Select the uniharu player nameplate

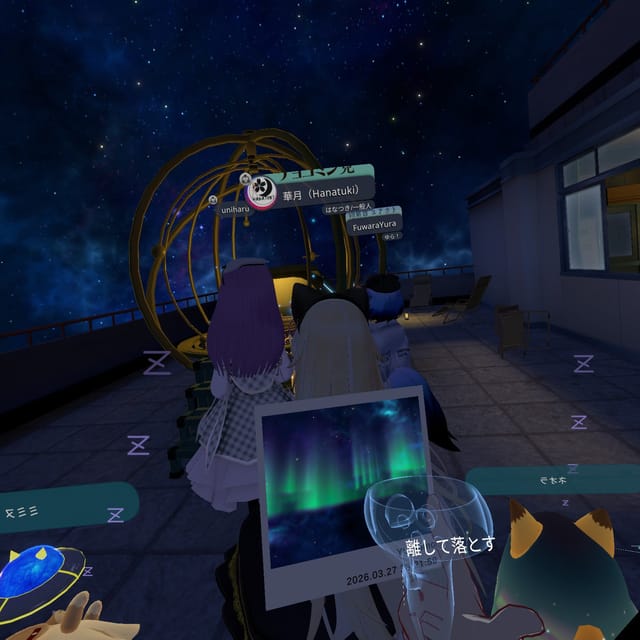pyautogui.click(x=234, y=210)
